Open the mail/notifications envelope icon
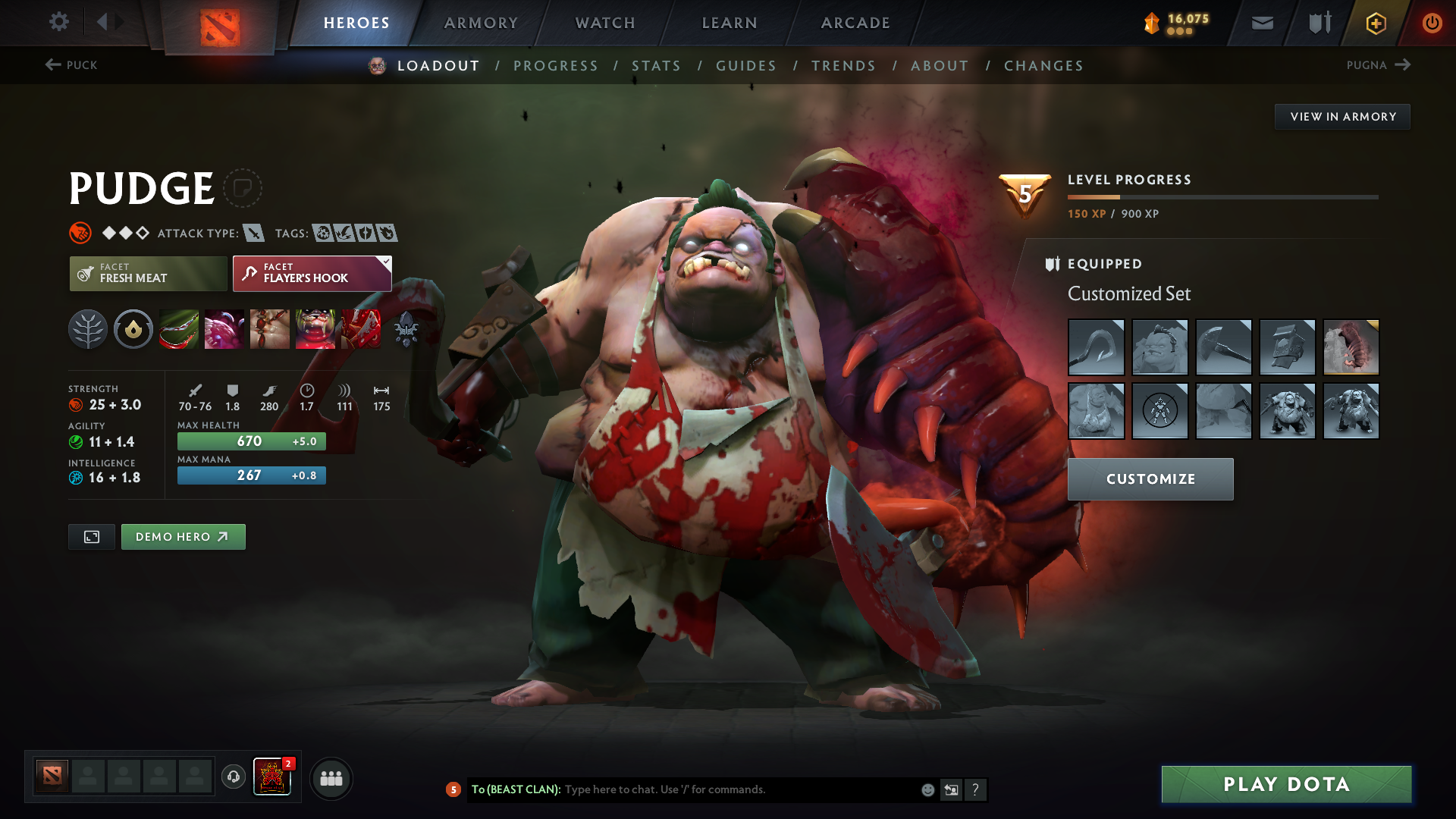 pos(1261,23)
